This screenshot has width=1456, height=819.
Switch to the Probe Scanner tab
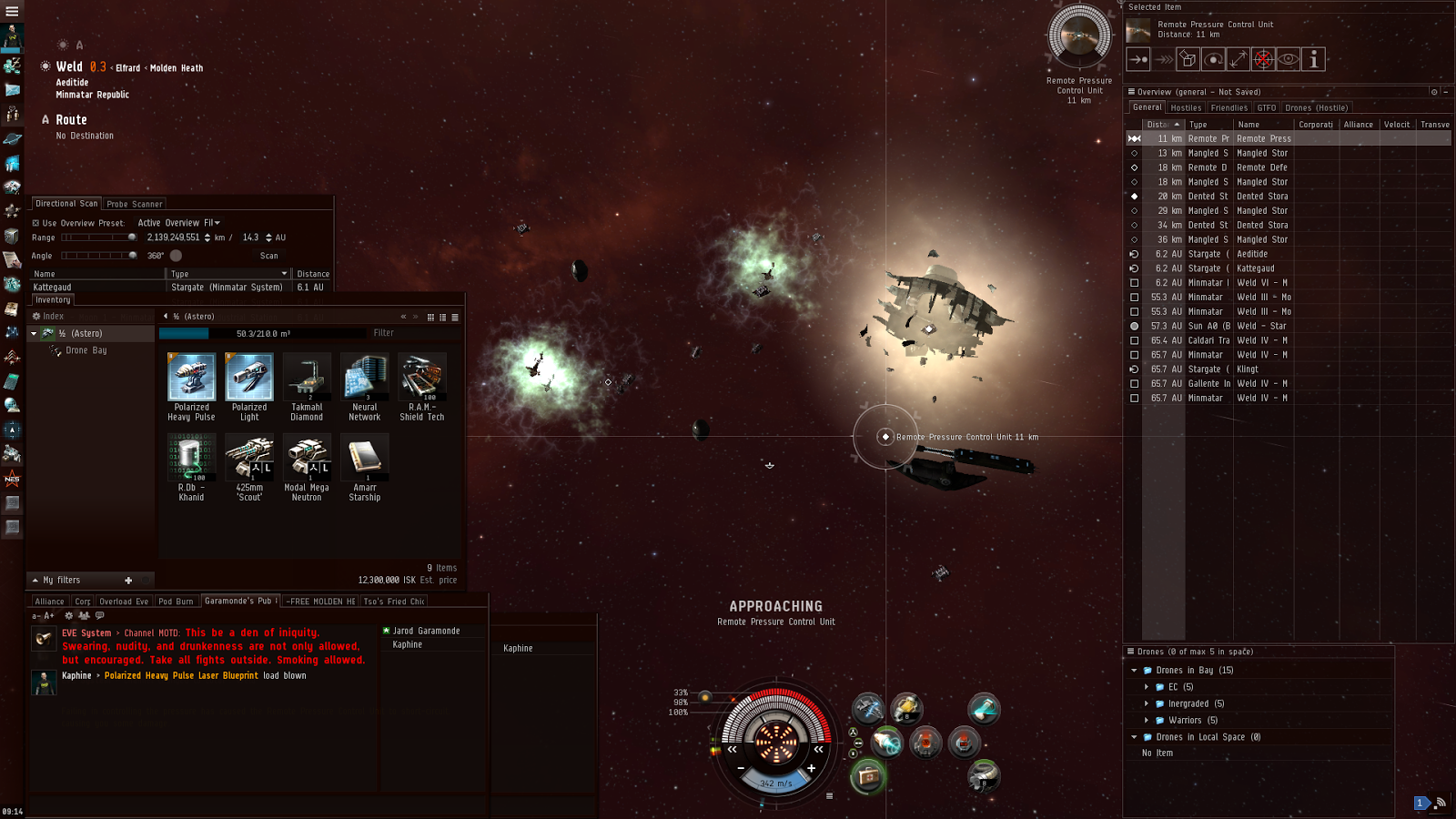coord(135,204)
